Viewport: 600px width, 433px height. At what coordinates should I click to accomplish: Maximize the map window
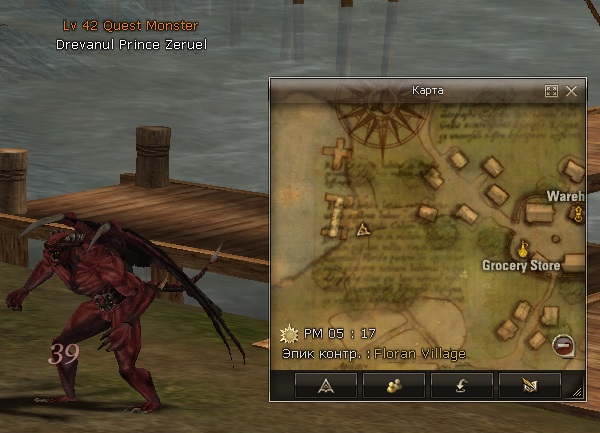(x=551, y=91)
